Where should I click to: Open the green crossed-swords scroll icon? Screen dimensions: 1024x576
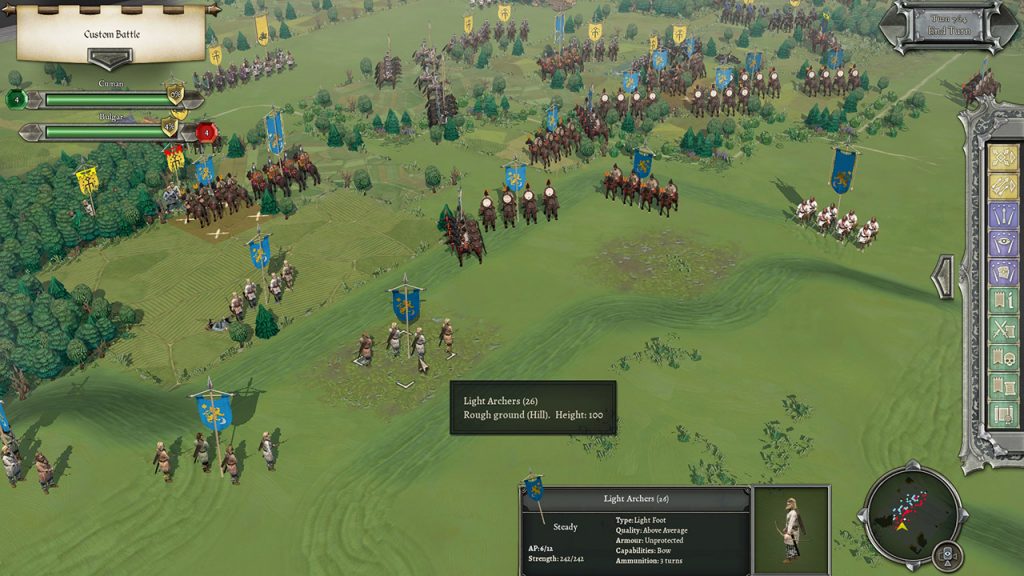tap(1002, 329)
